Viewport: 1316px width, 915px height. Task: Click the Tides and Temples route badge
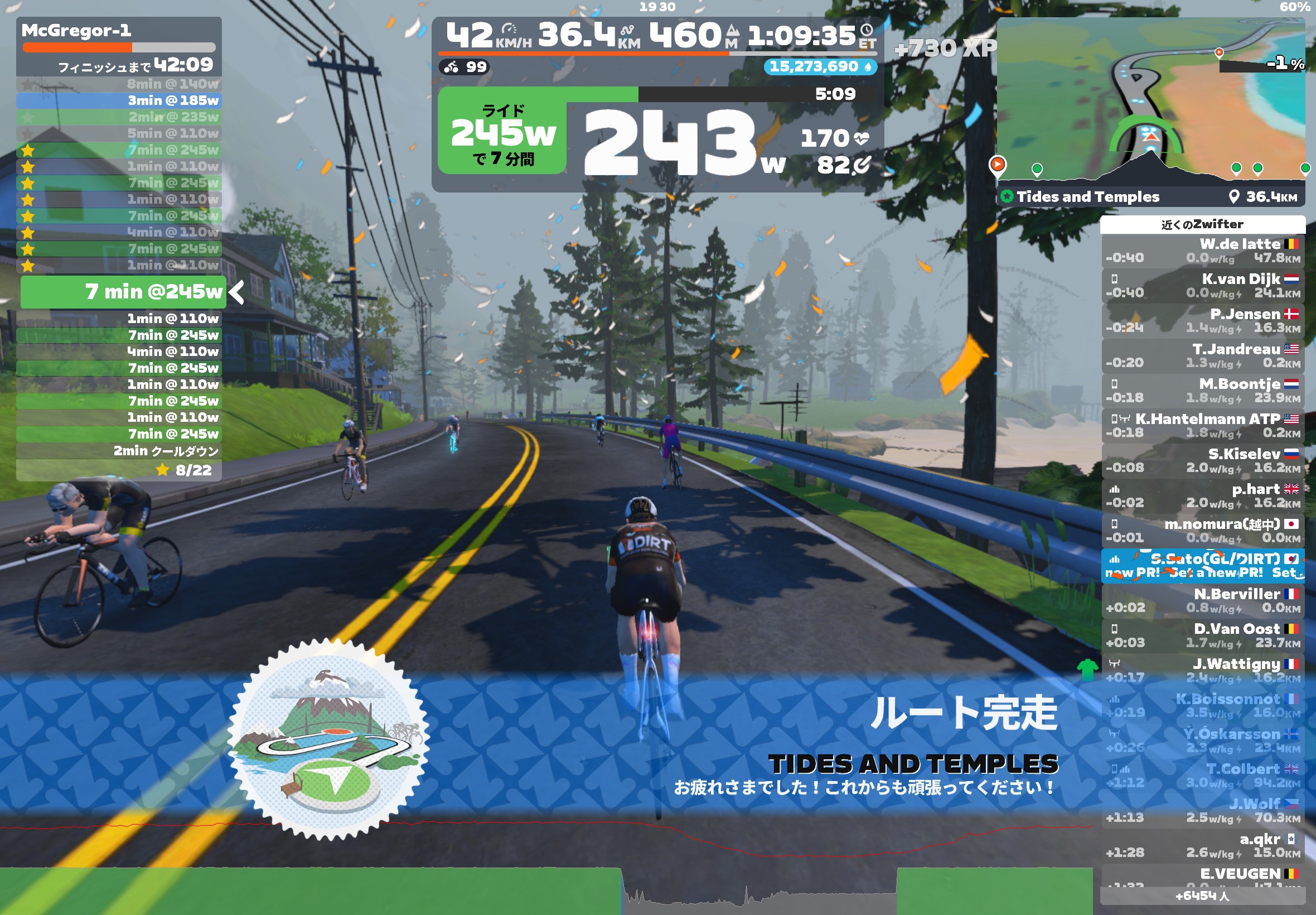[x=328, y=740]
